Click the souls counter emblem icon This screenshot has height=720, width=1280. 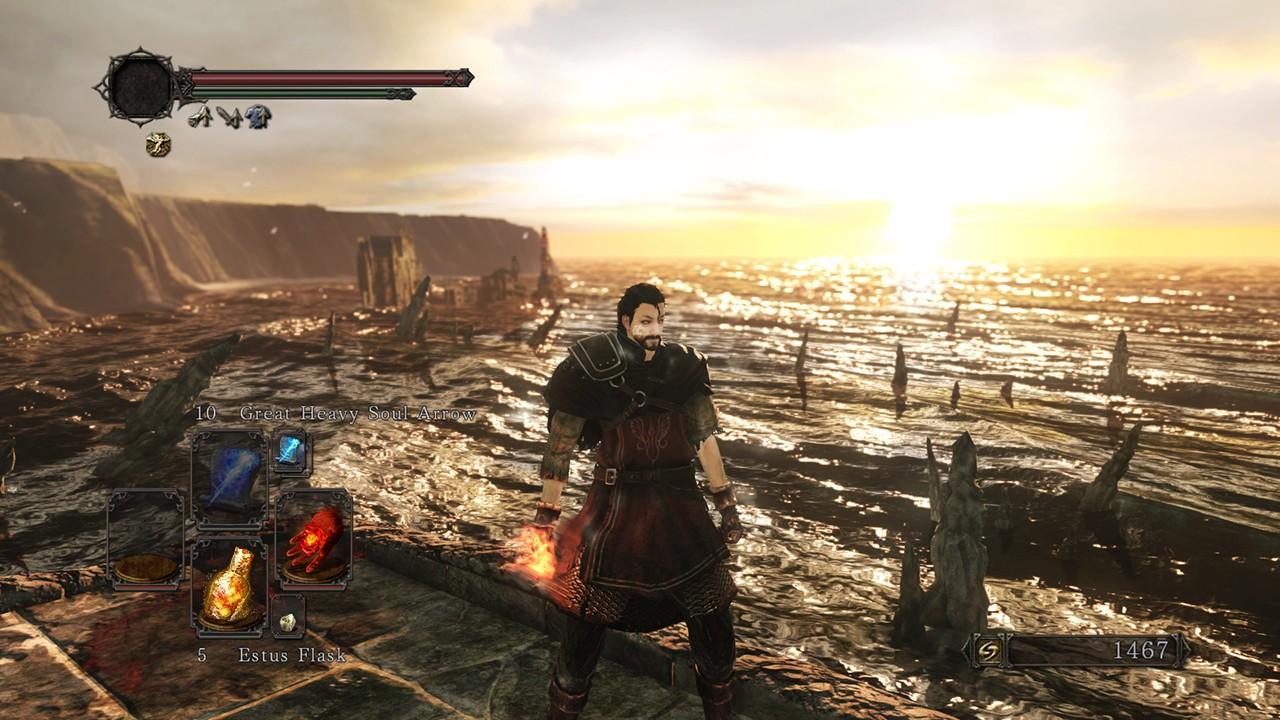[x=985, y=651]
